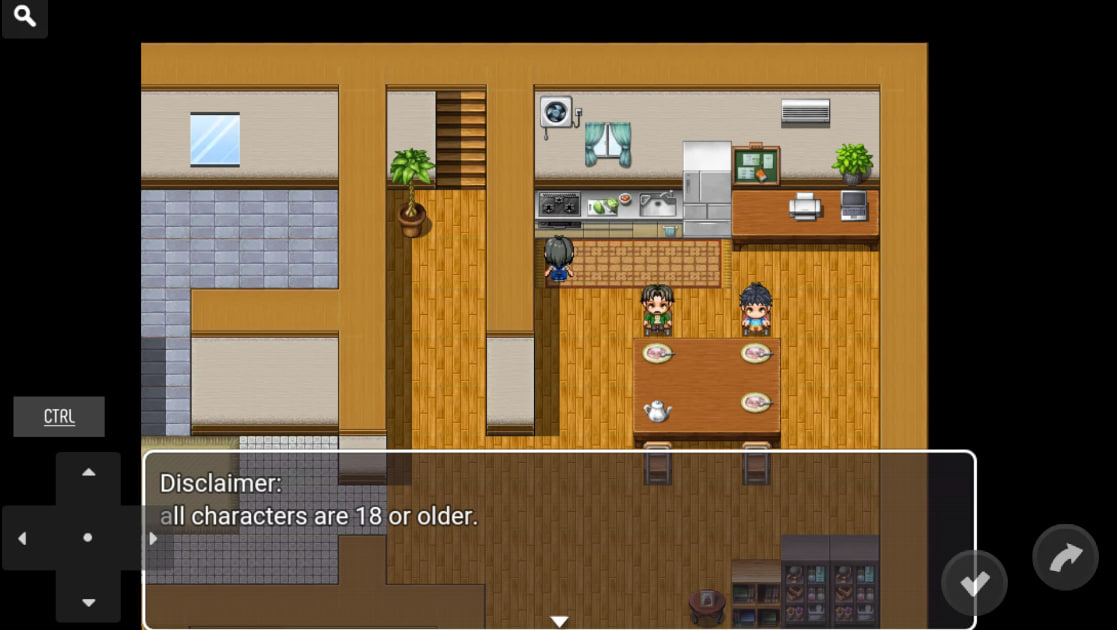Screen dimensions: 1117x630
Task: Tap the round curved arrow button
Action: 1065,558
